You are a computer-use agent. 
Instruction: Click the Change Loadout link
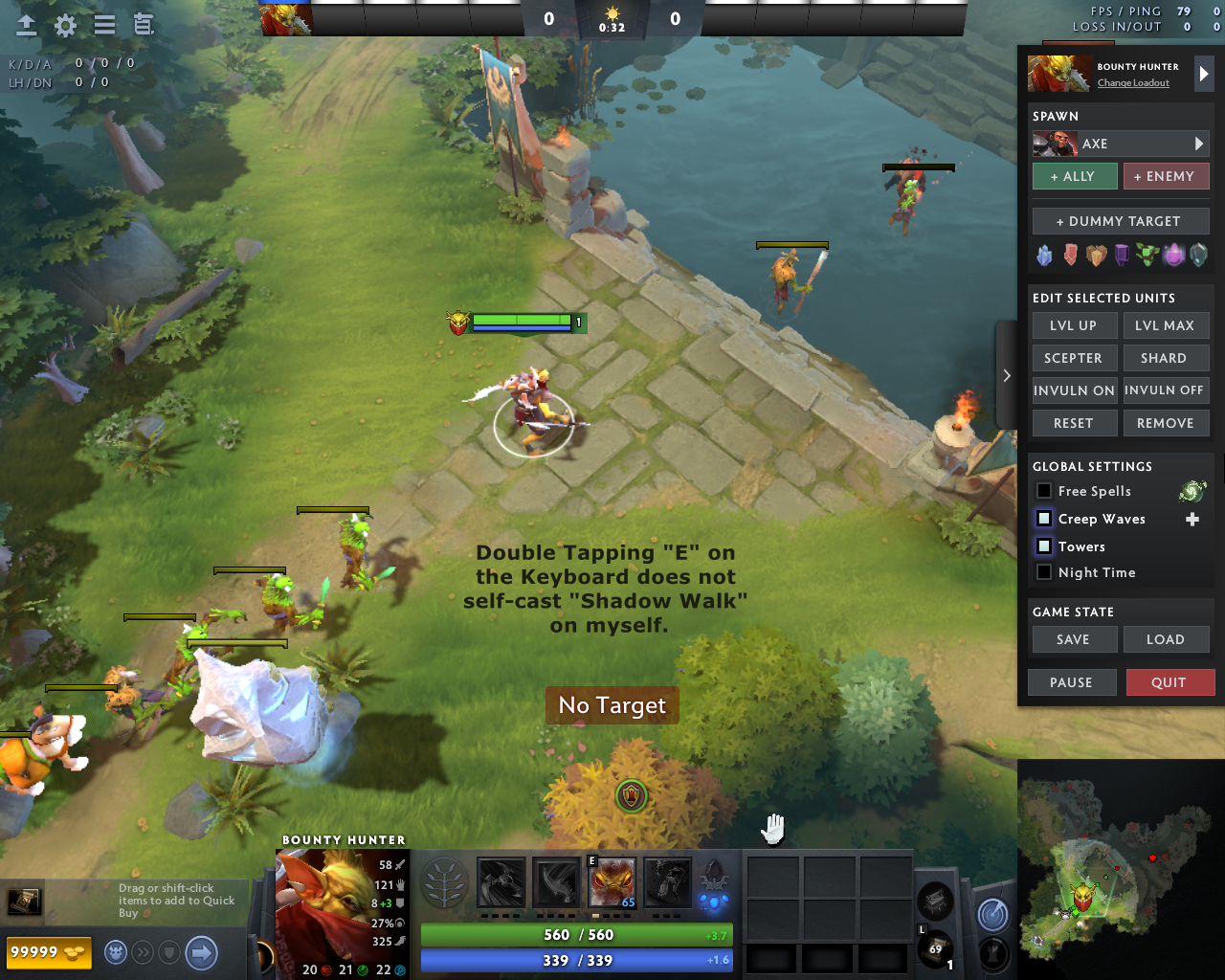click(x=1132, y=82)
